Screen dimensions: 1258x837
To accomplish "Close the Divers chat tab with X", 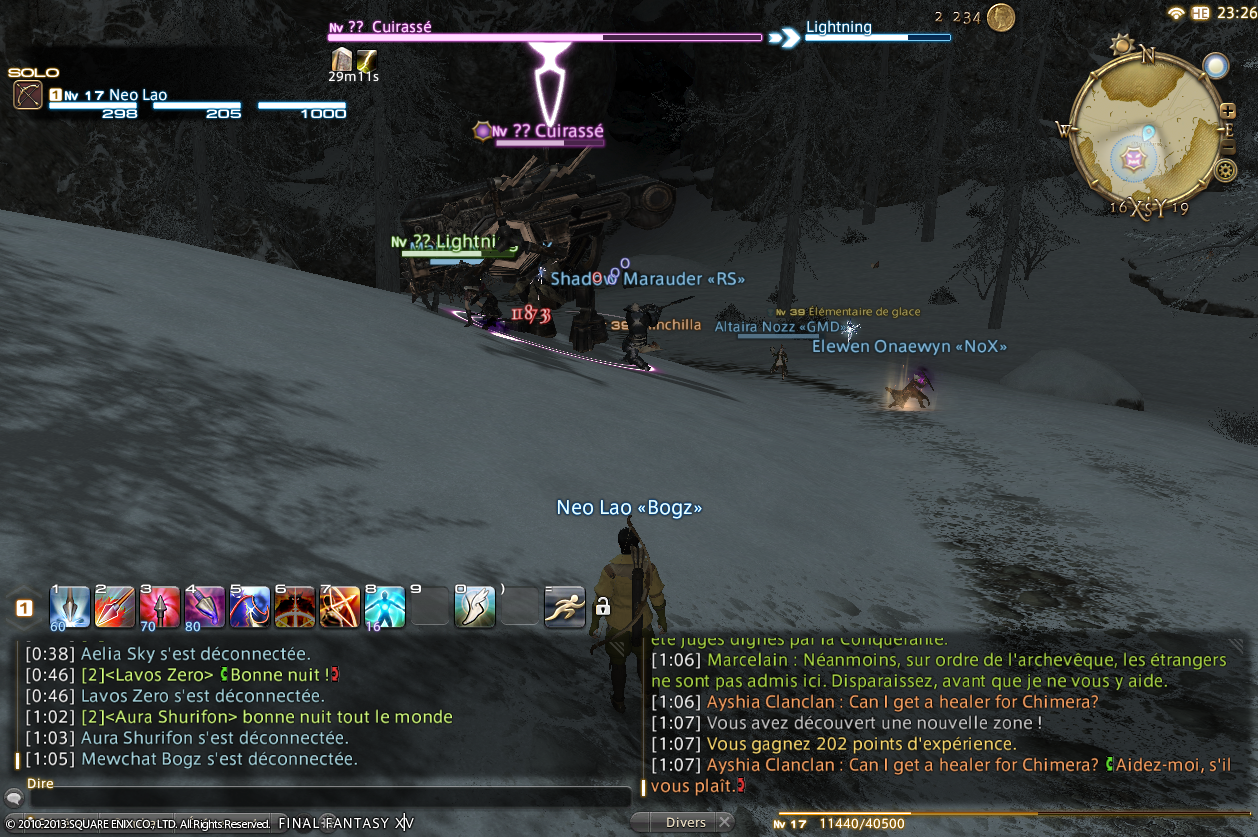I will (x=725, y=822).
